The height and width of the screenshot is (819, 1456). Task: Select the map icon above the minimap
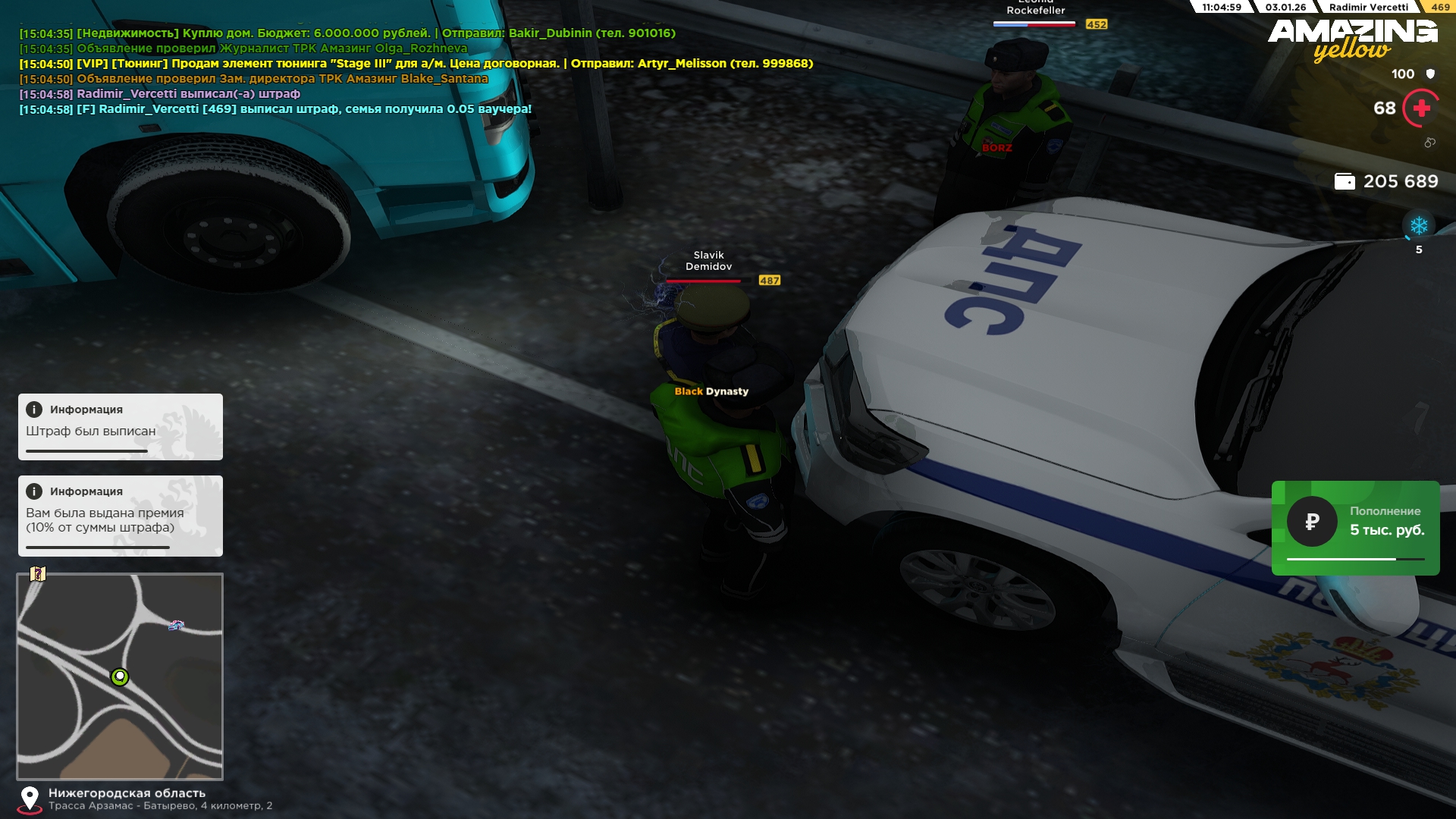(38, 574)
